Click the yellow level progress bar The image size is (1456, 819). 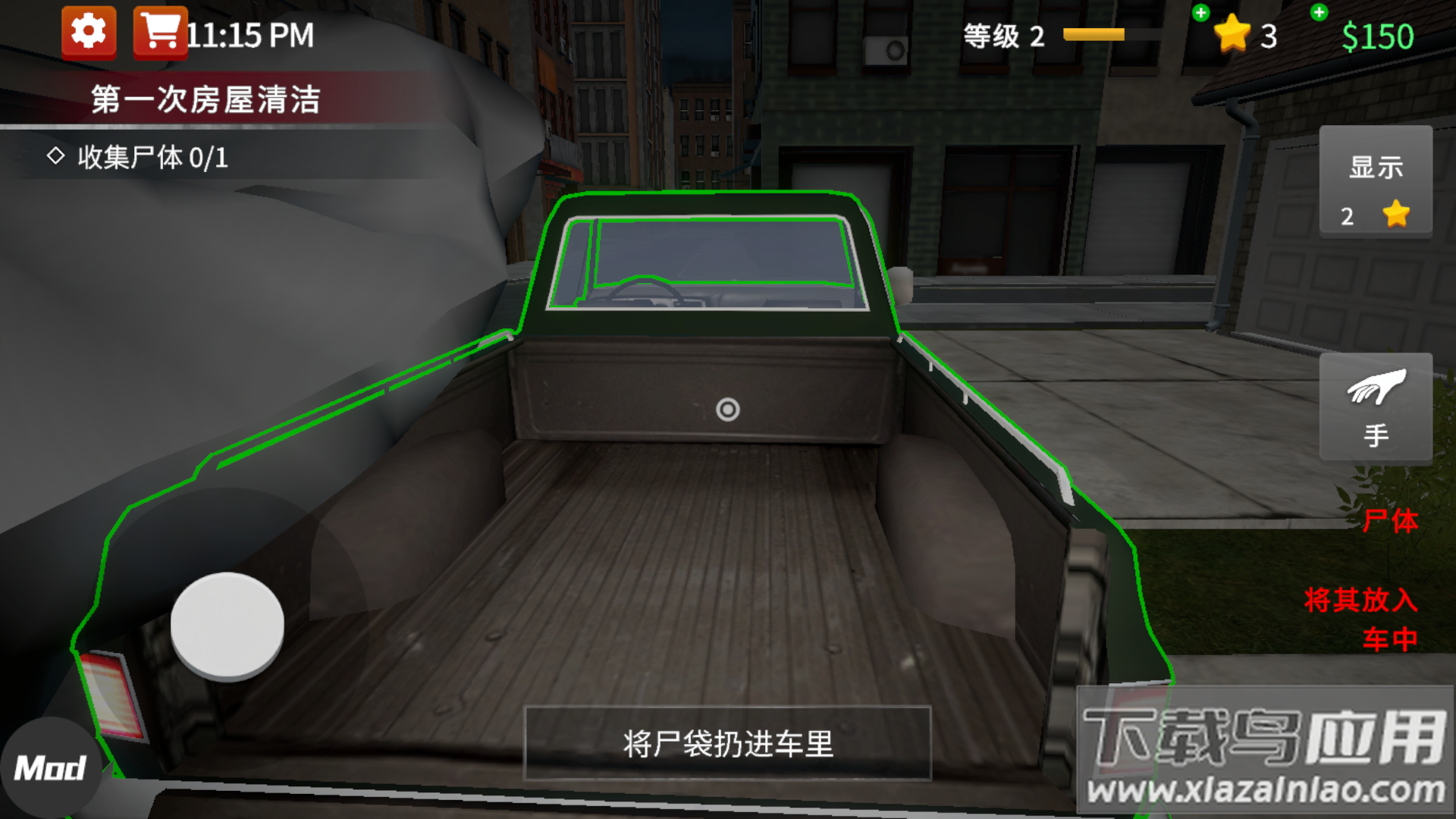point(1093,34)
